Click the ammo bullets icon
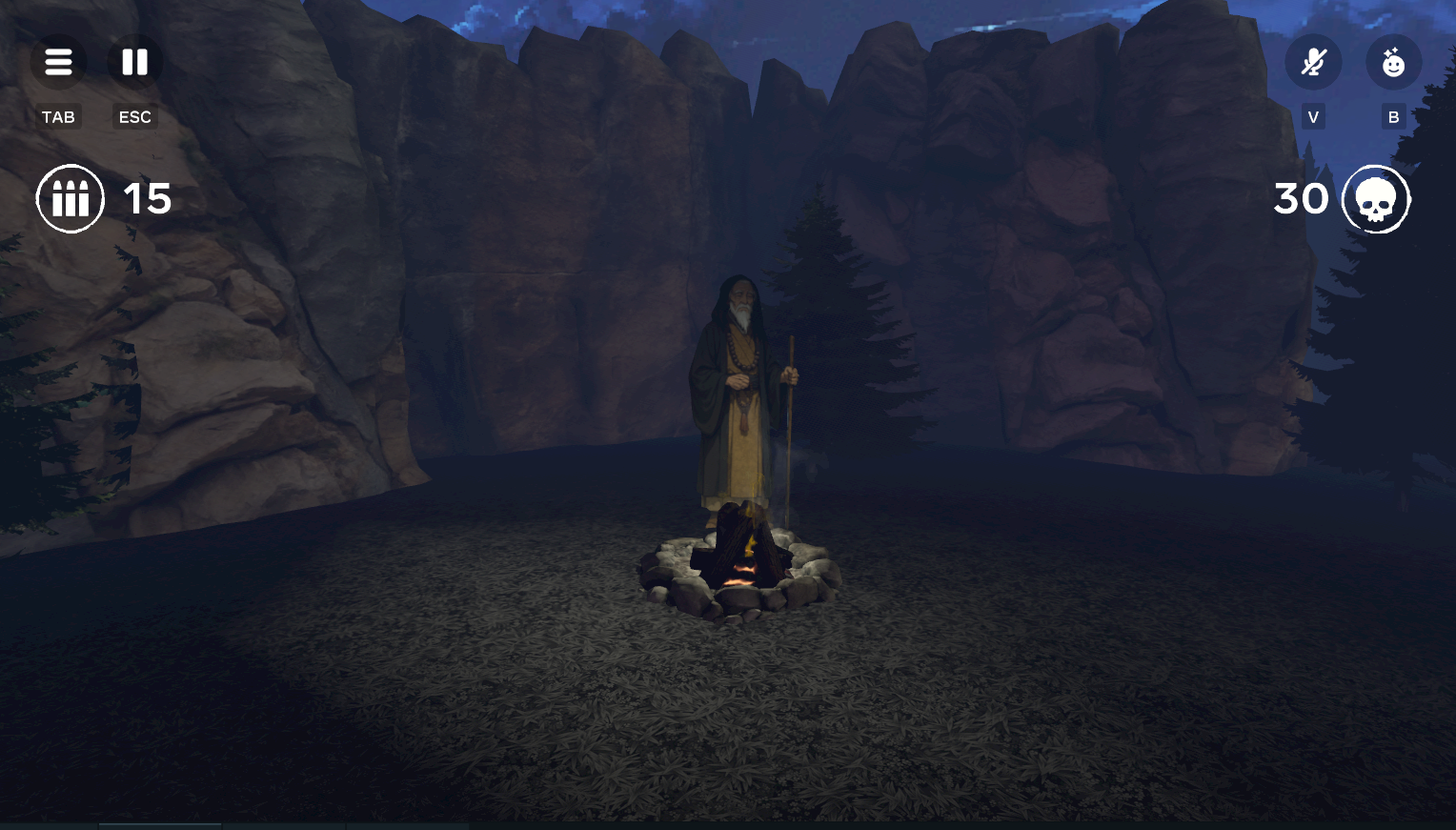Screen dimensions: 1456x830 (71, 198)
